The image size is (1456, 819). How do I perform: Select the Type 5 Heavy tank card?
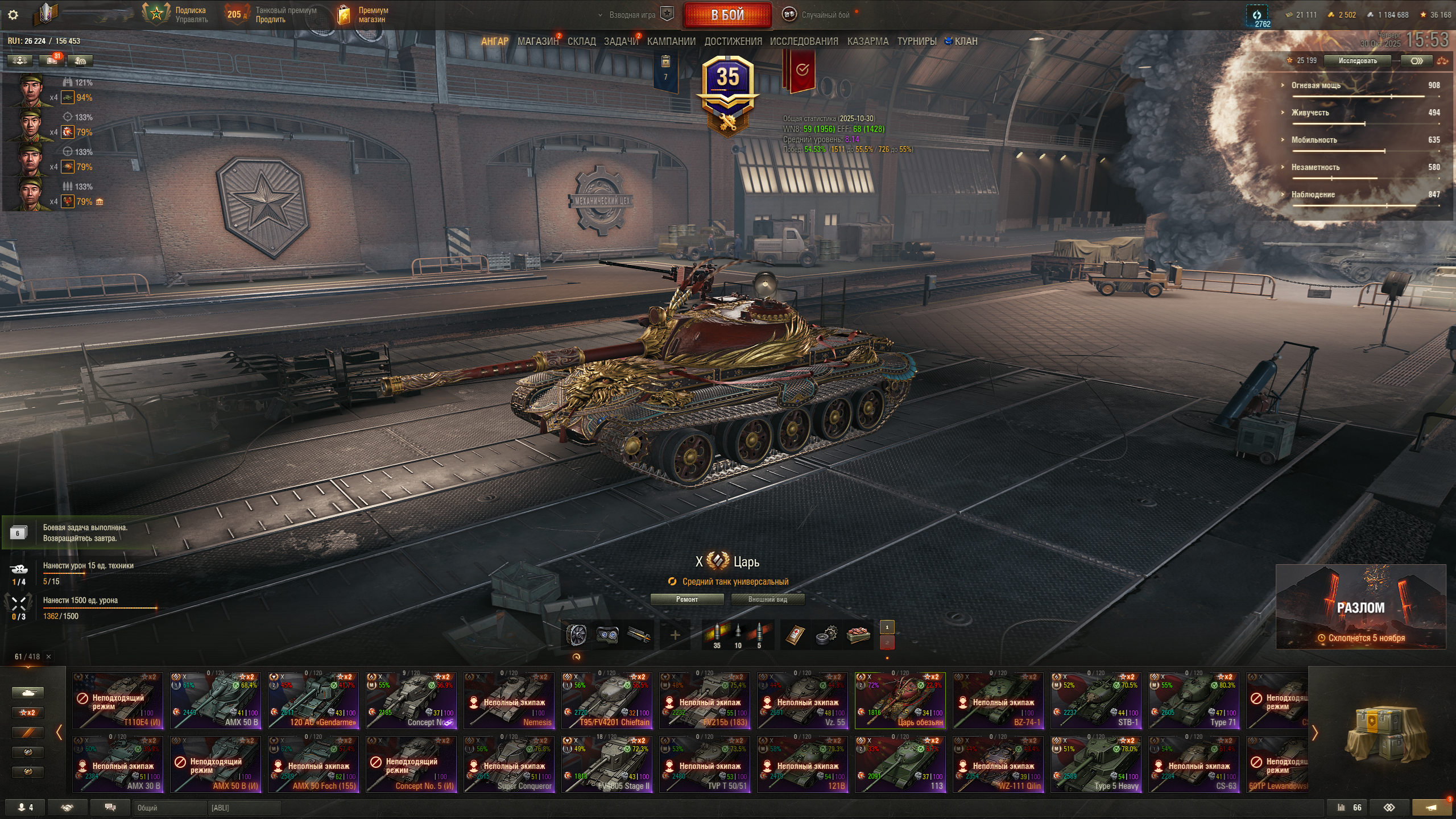point(1096,764)
